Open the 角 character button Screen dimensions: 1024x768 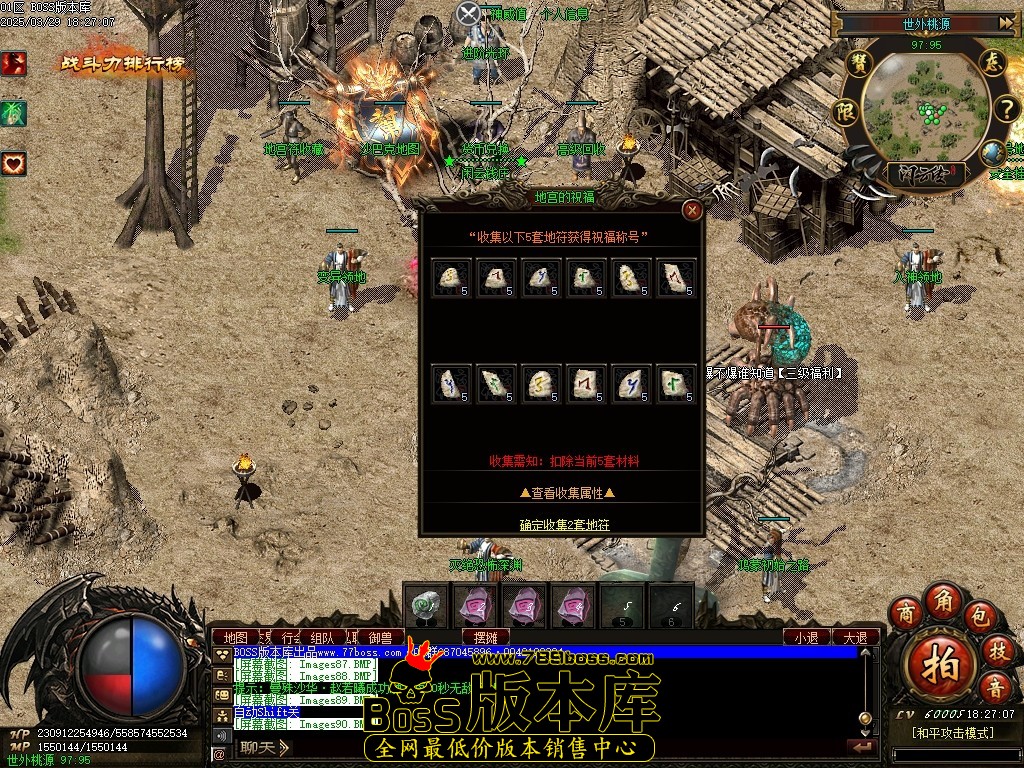(942, 598)
